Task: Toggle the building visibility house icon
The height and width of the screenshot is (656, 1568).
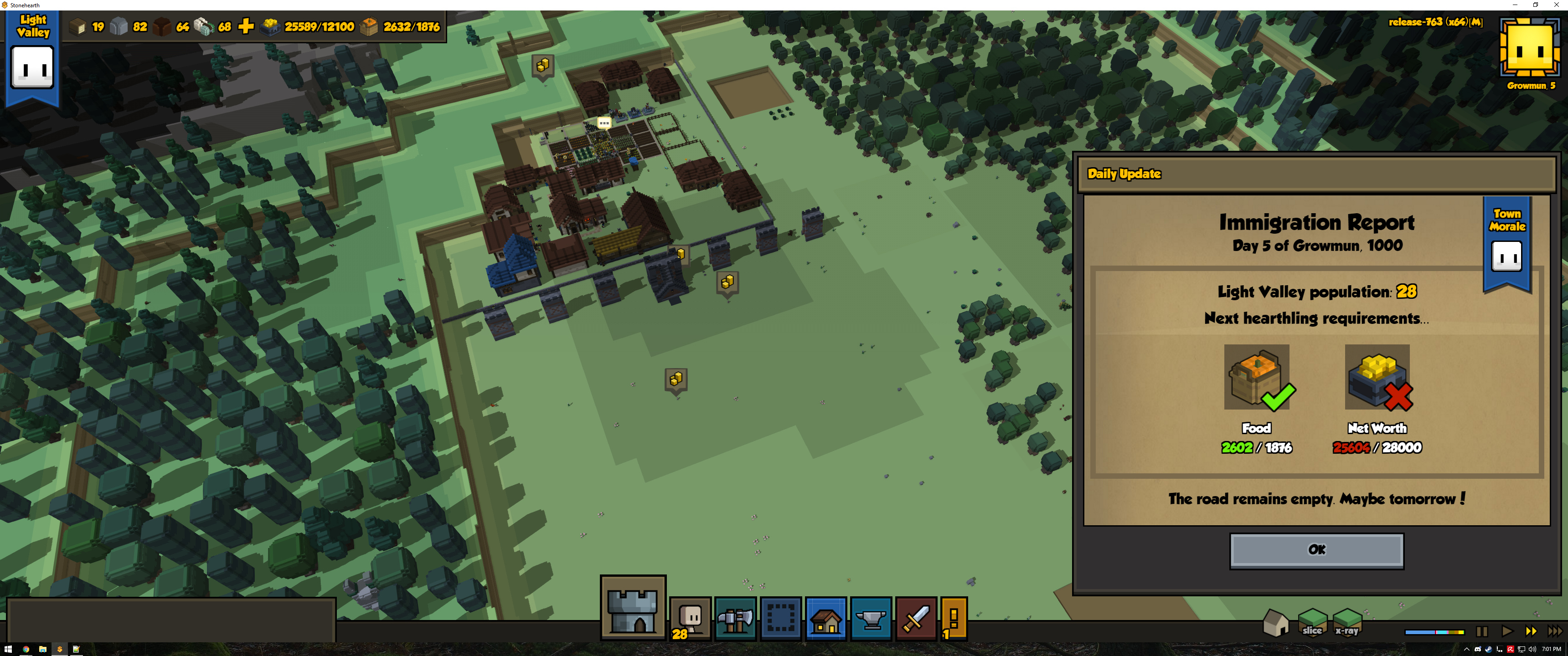Action: coord(1275,623)
